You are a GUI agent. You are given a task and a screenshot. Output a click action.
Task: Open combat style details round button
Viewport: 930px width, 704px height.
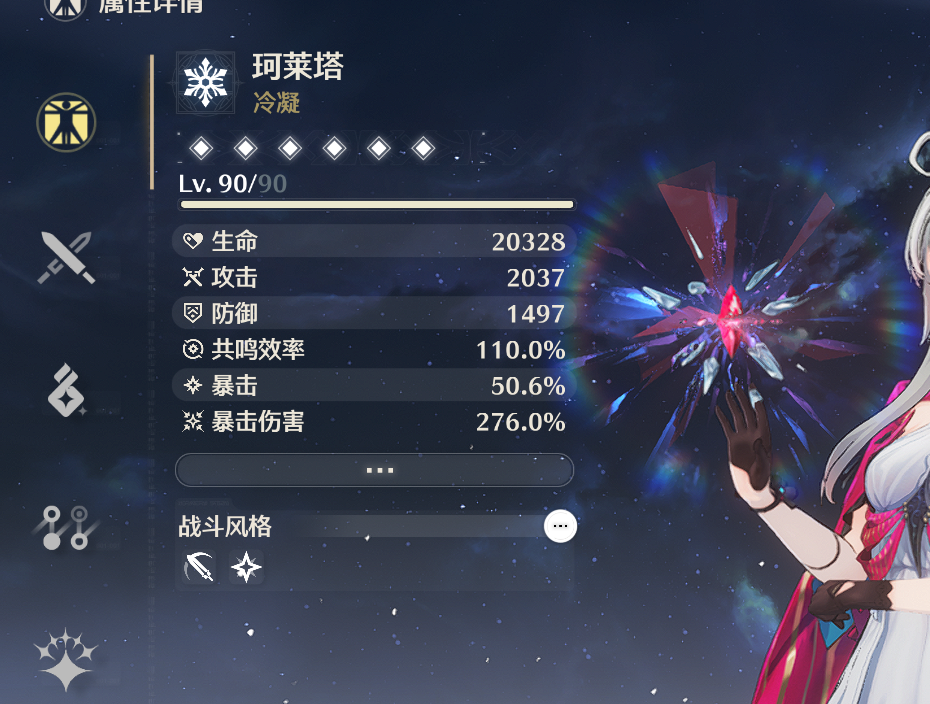coord(560,526)
